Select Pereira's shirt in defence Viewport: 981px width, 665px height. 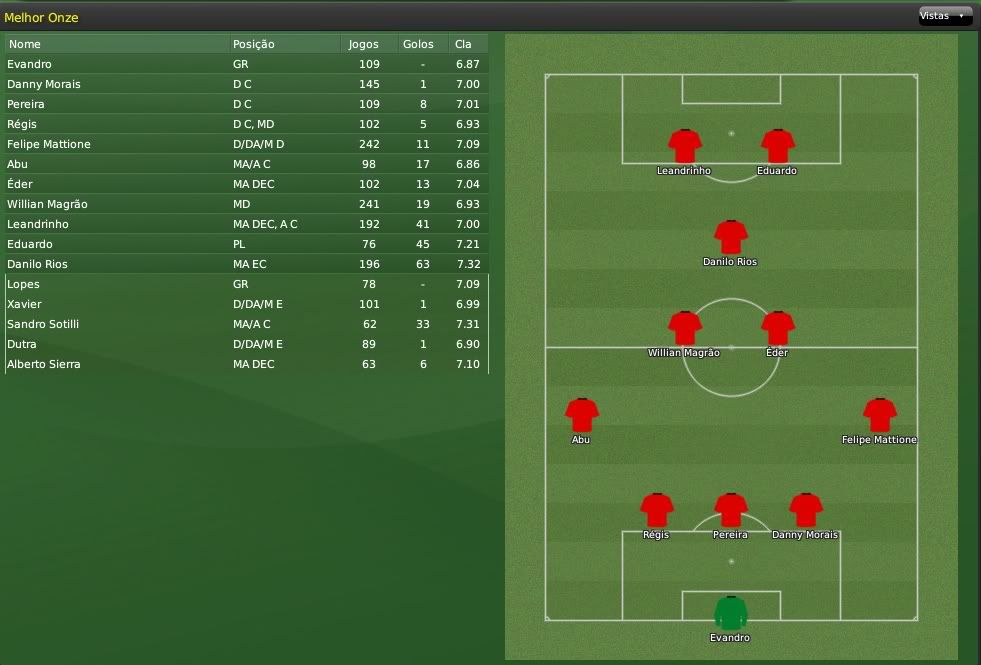point(731,510)
